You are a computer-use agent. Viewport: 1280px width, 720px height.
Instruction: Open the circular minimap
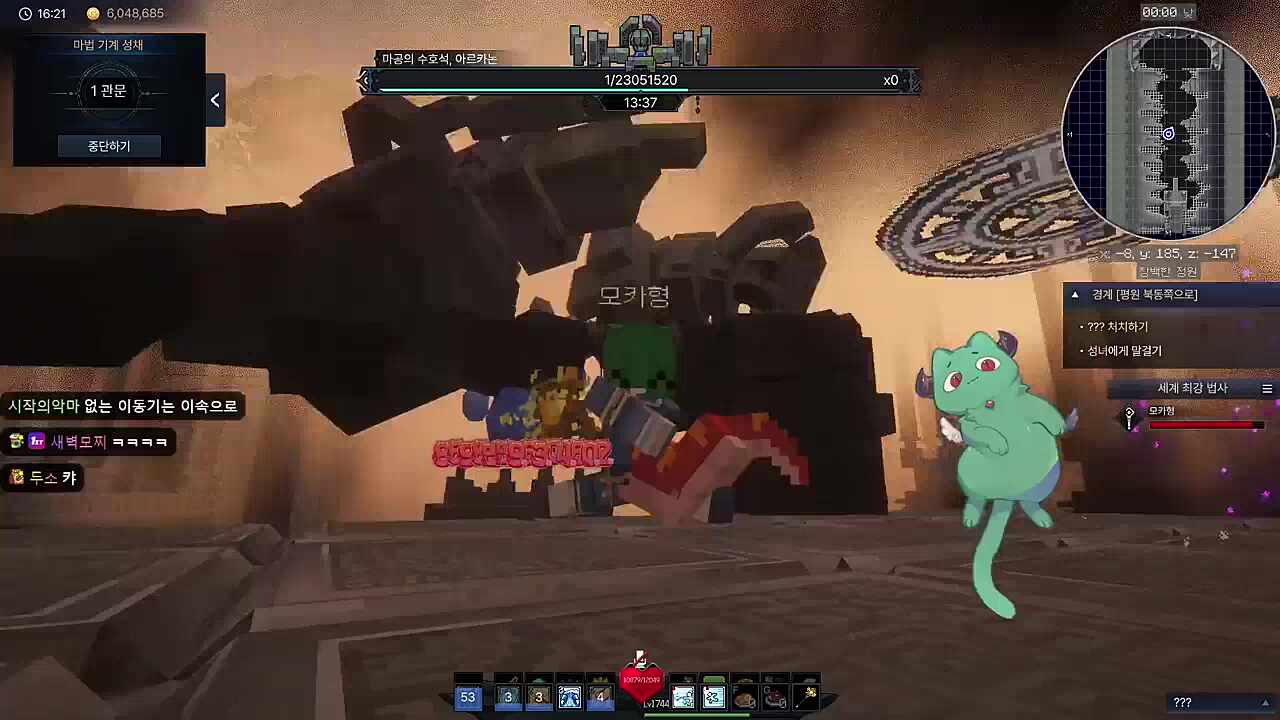coord(1168,133)
